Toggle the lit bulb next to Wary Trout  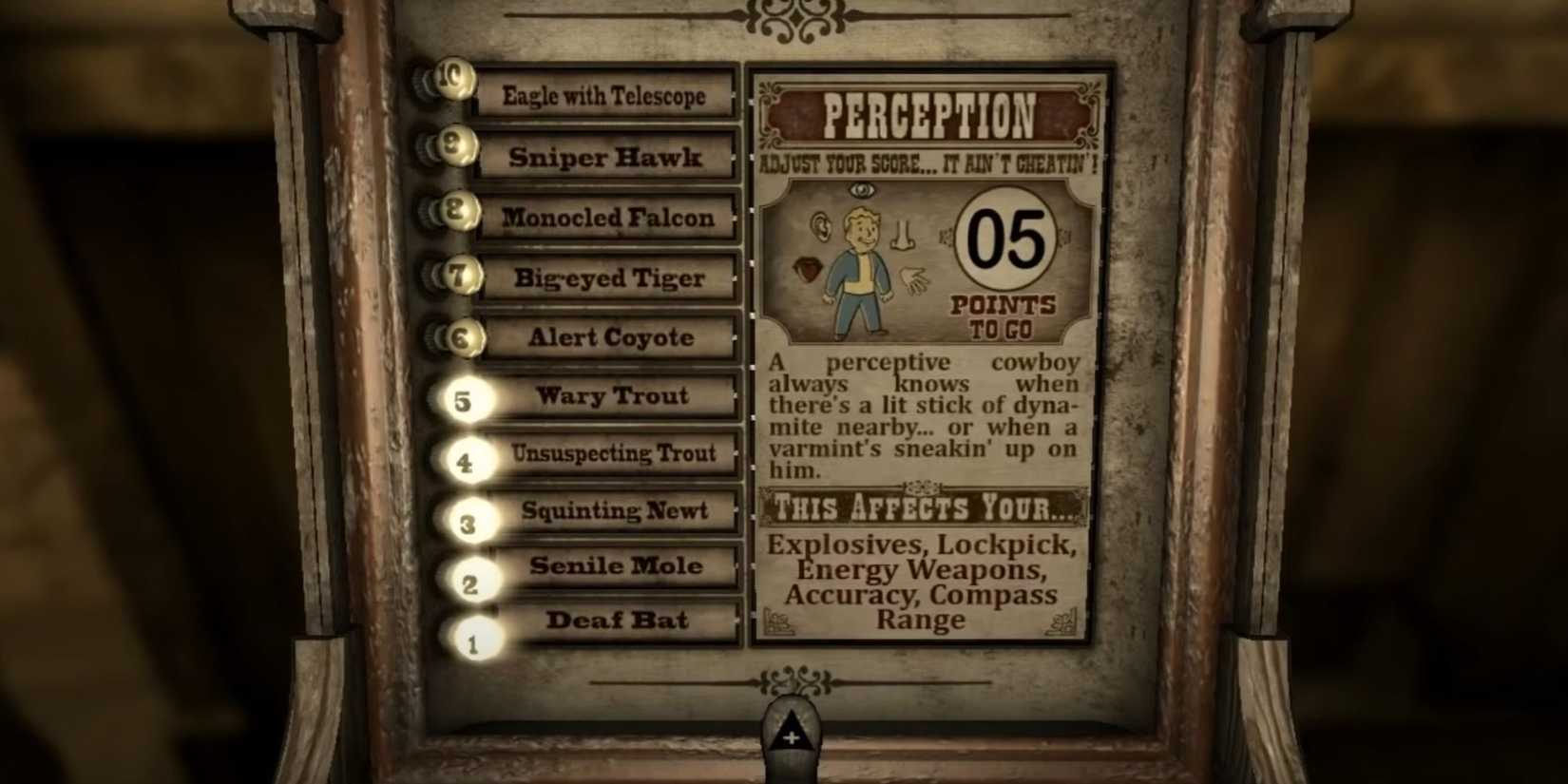tap(463, 402)
